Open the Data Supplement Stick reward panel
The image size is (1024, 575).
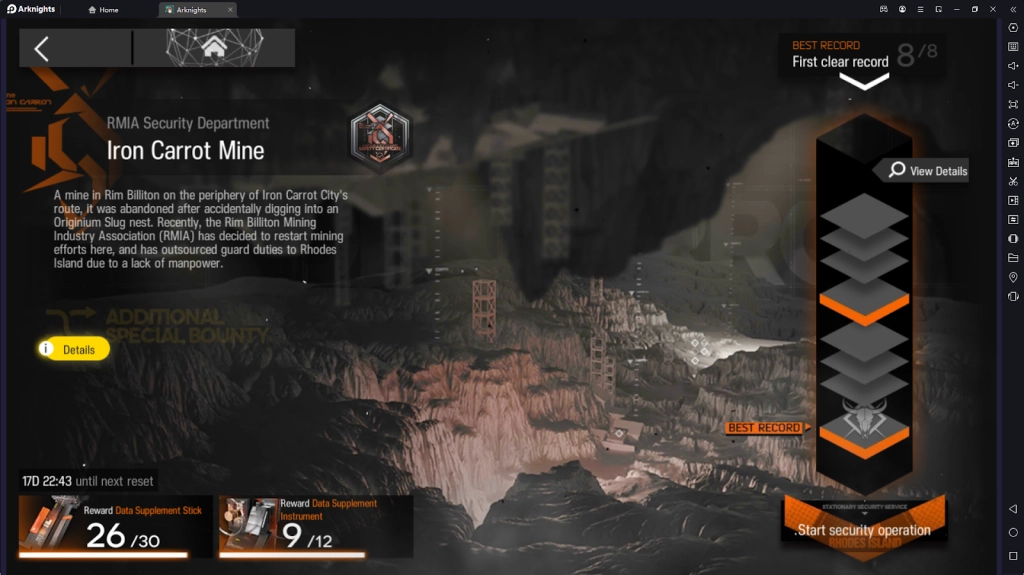tap(115, 526)
